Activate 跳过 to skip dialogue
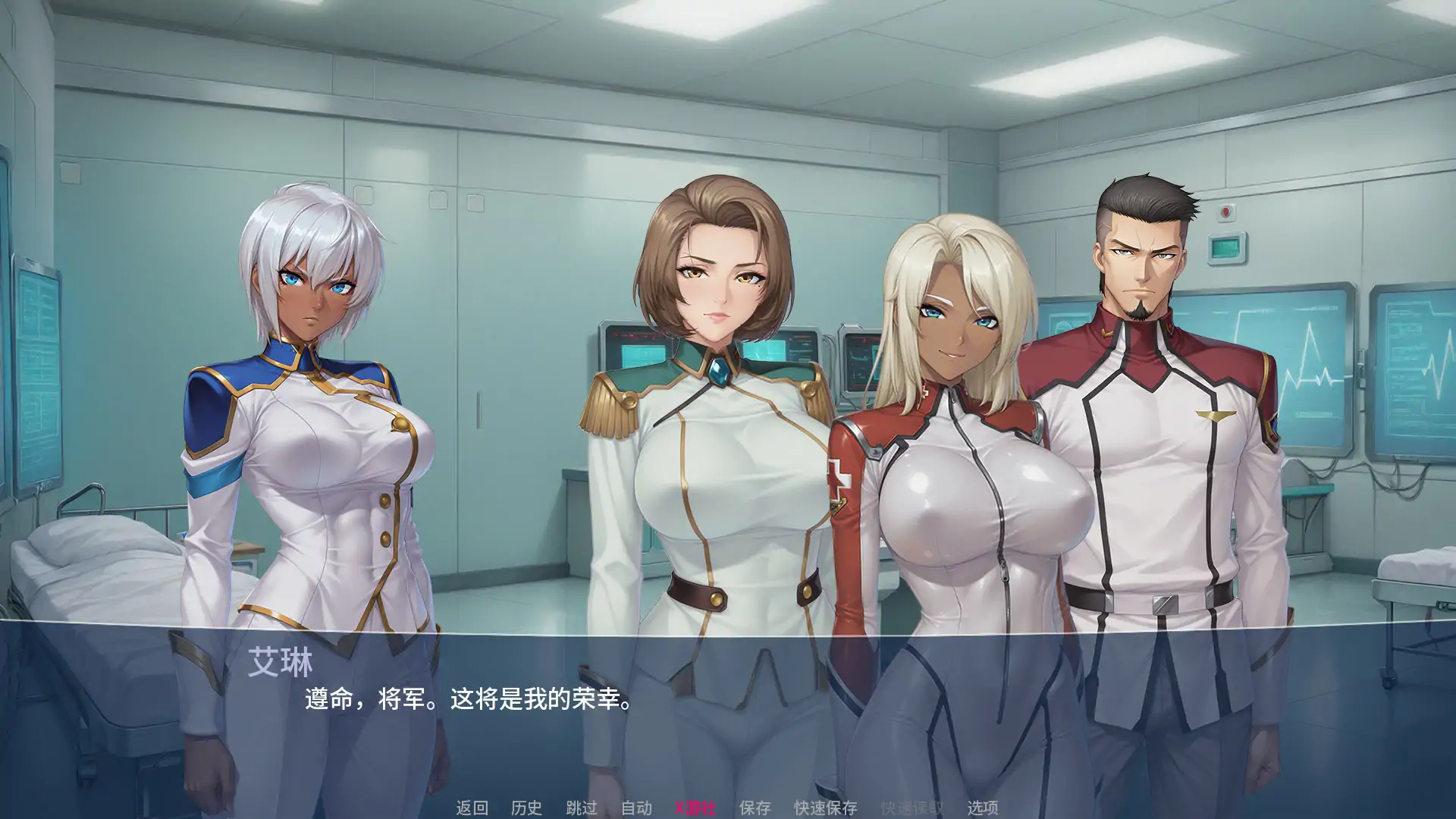 (x=582, y=808)
